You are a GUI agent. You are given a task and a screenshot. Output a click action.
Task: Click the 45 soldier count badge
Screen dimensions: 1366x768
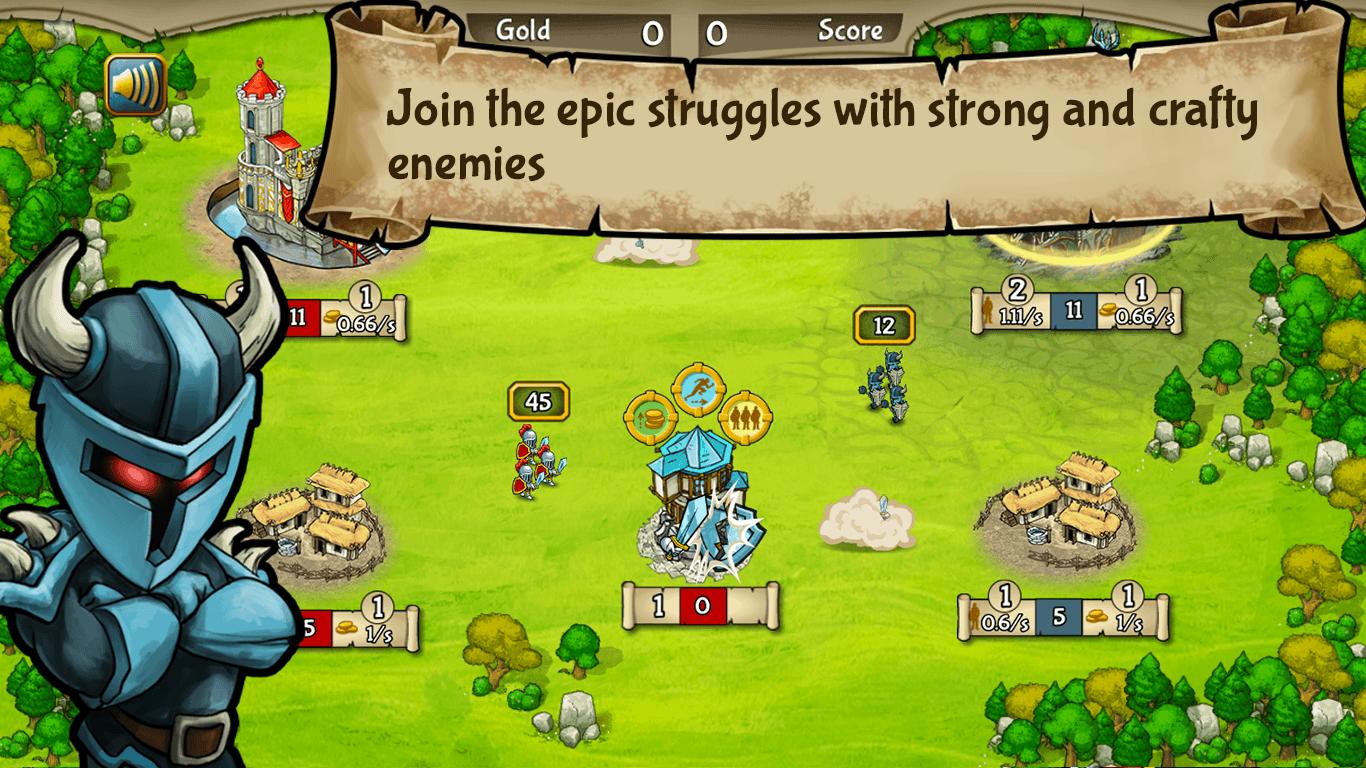tap(537, 400)
